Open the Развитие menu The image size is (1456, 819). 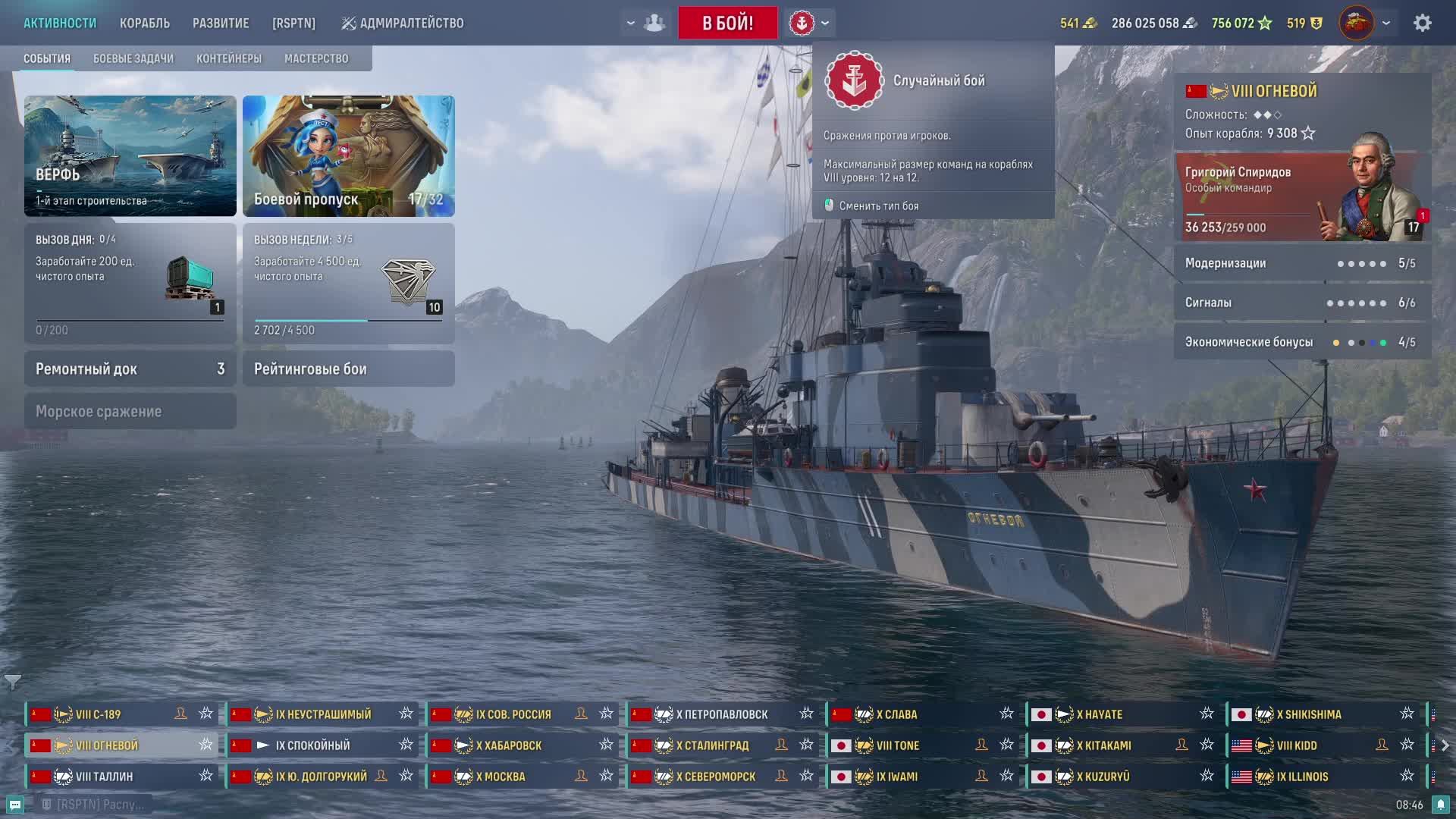coord(221,24)
